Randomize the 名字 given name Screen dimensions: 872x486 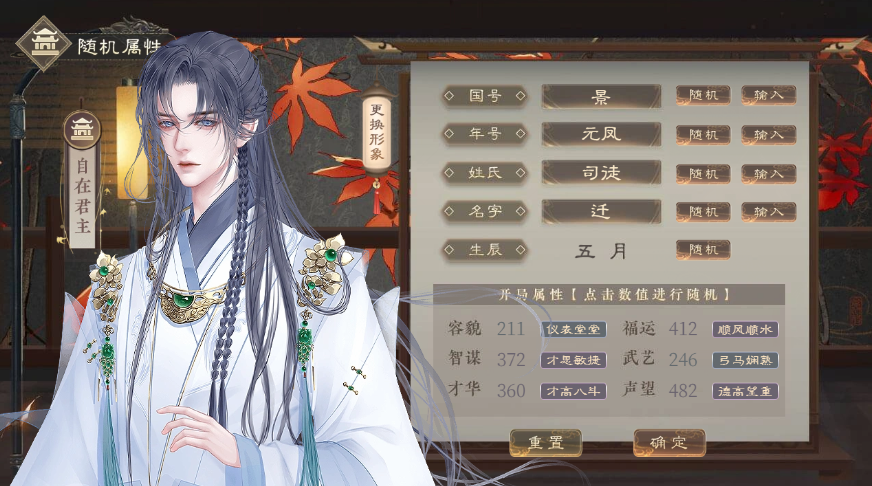[703, 212]
